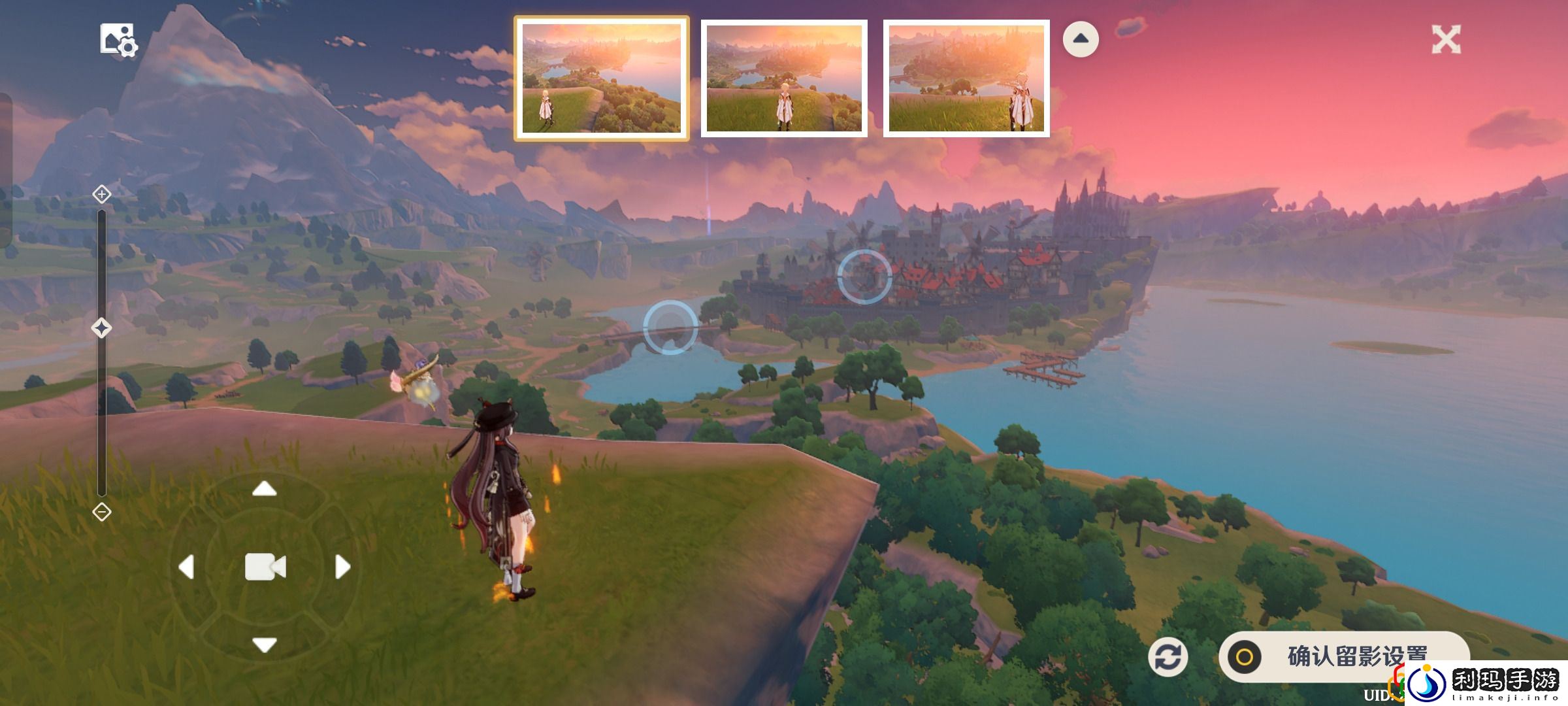Image resolution: width=1568 pixels, height=706 pixels.
Task: Open the photo settings gear icon
Action: 118,41
